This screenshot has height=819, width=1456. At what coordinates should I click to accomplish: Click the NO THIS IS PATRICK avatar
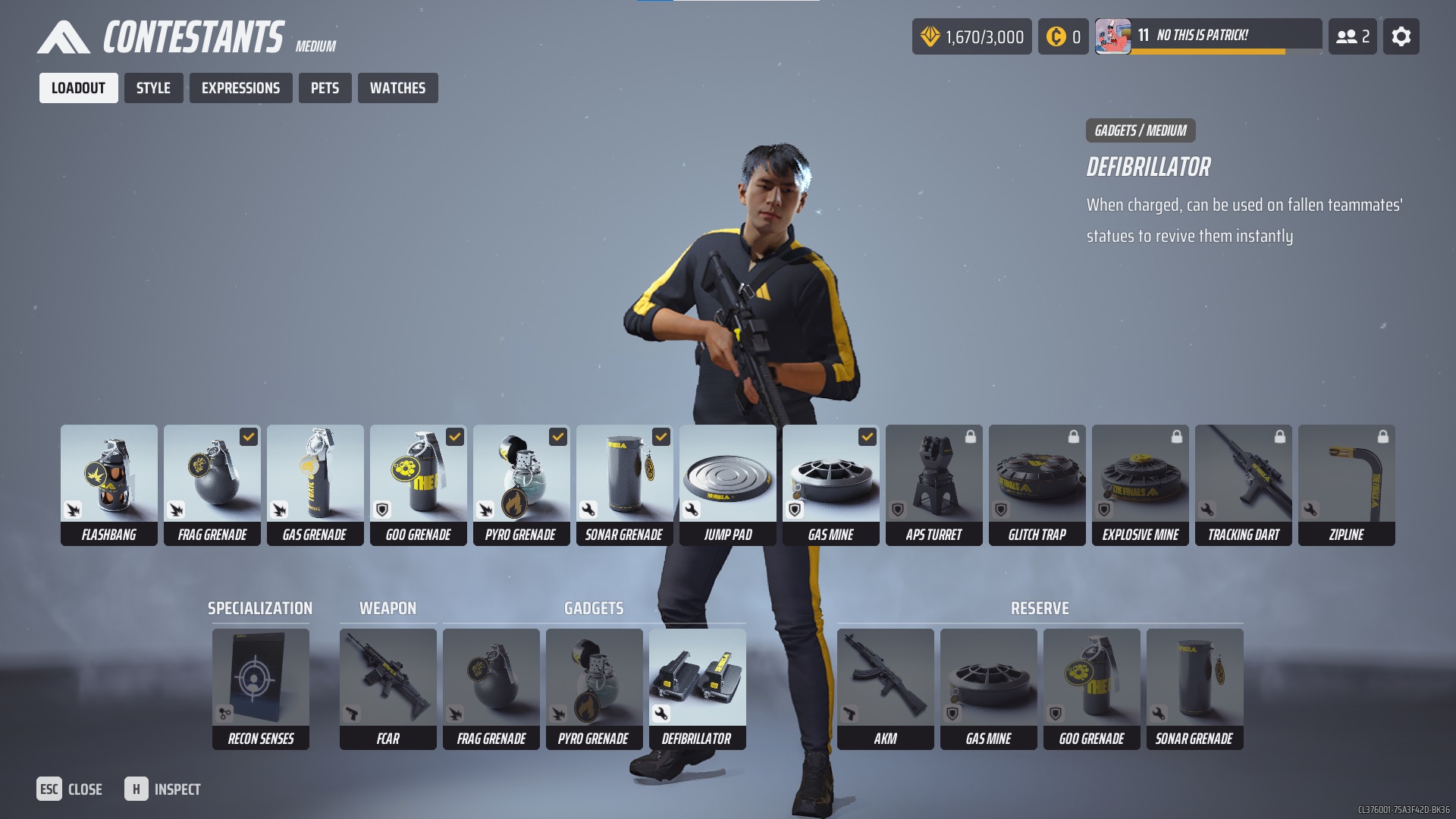pos(1113,33)
